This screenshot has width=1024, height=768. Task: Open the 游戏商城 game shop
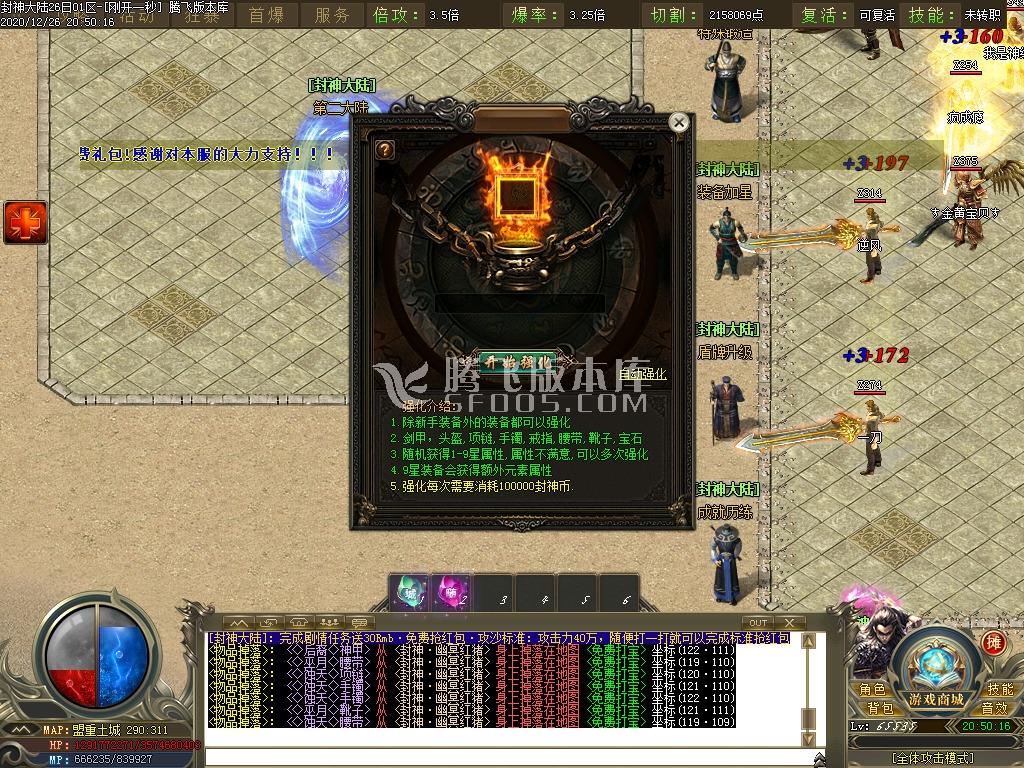(936, 699)
